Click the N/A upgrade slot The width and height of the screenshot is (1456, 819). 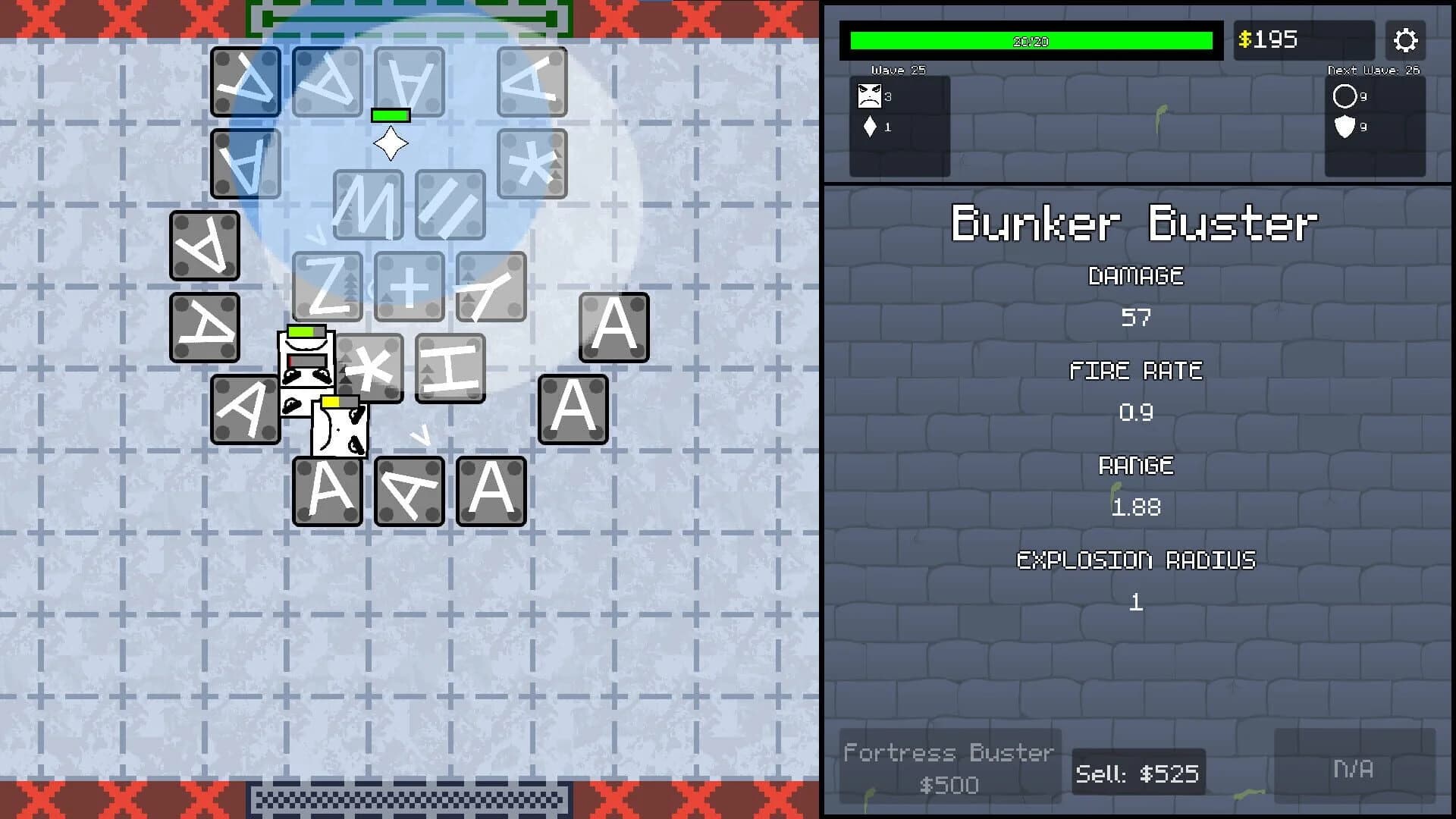1351,767
